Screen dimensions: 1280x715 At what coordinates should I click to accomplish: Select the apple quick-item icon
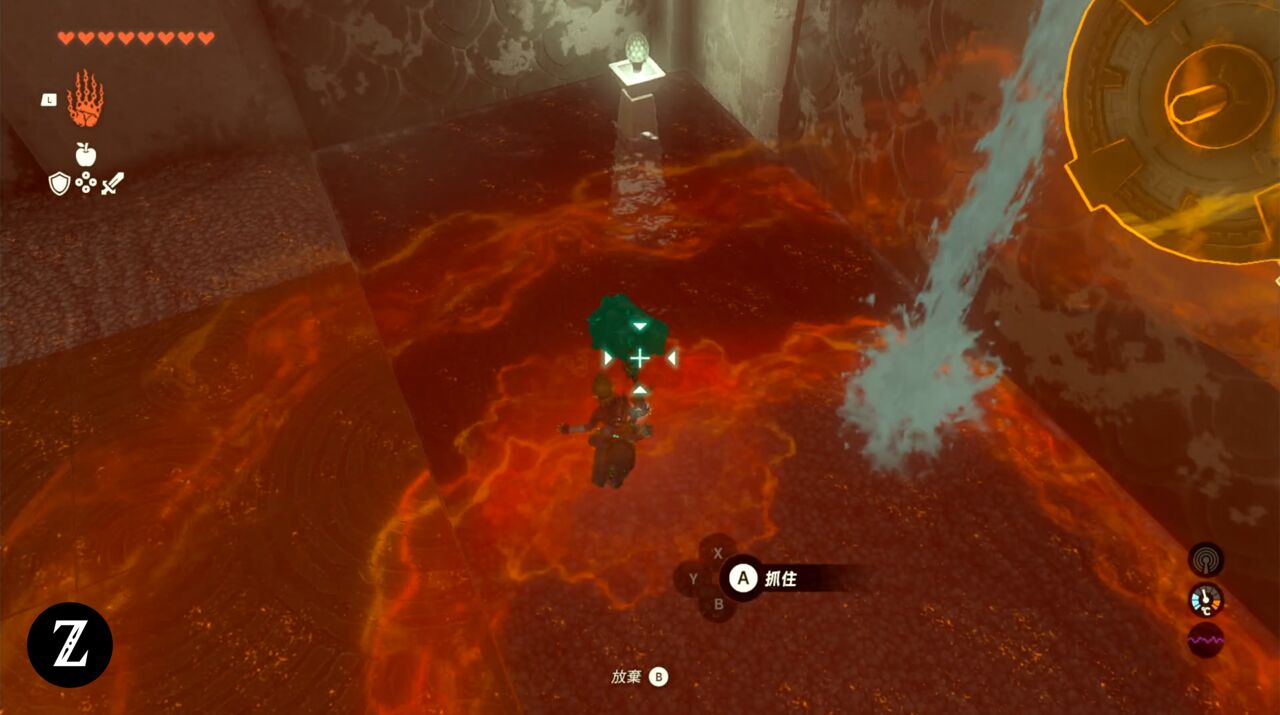point(85,154)
